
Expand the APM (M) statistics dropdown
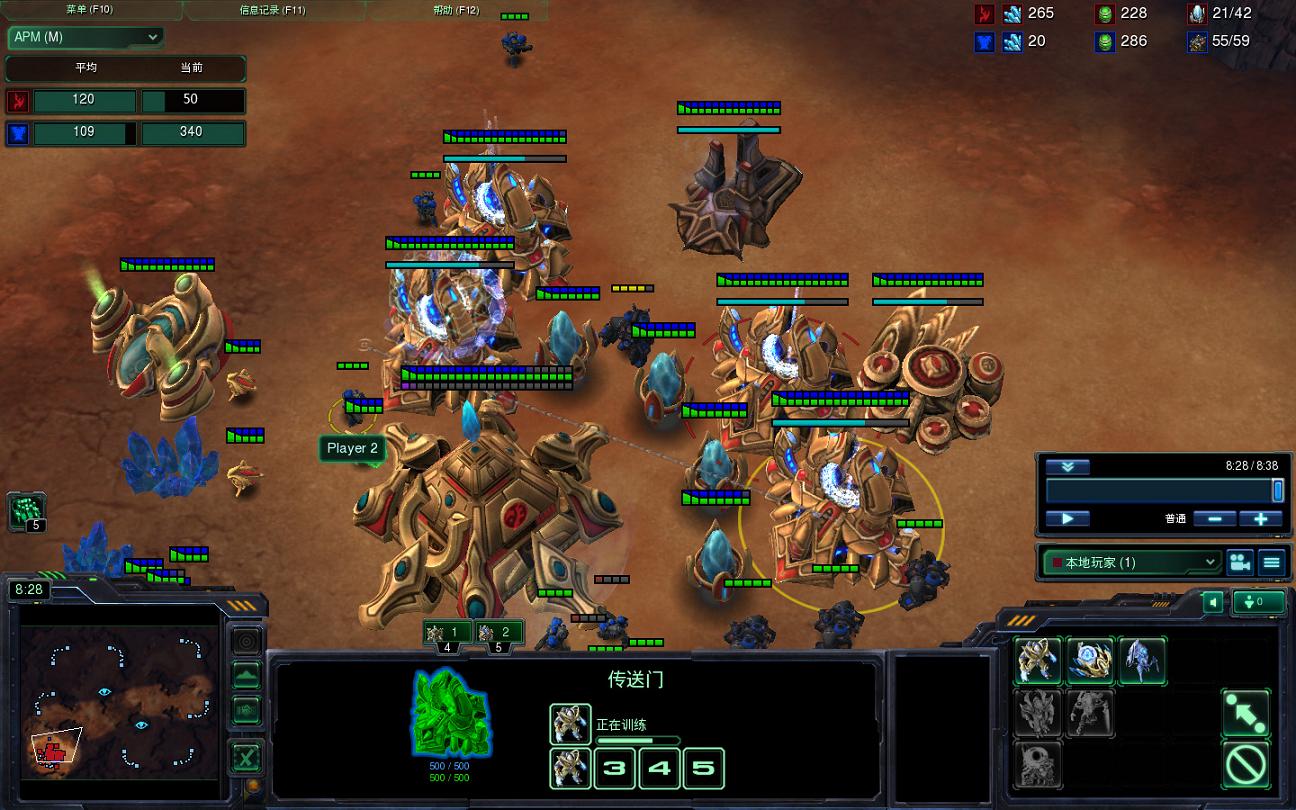click(85, 37)
